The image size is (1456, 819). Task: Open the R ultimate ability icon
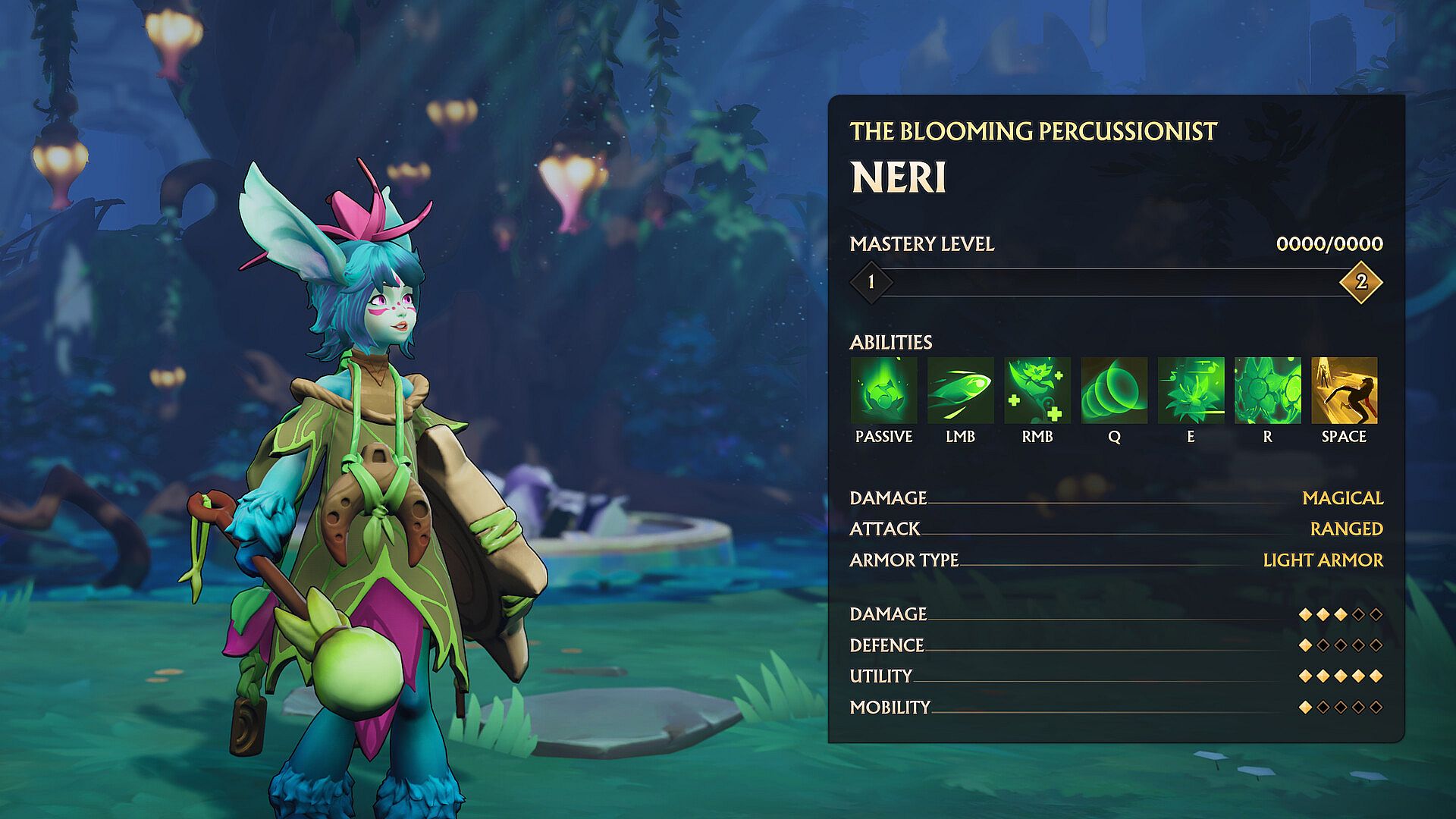[1267, 391]
